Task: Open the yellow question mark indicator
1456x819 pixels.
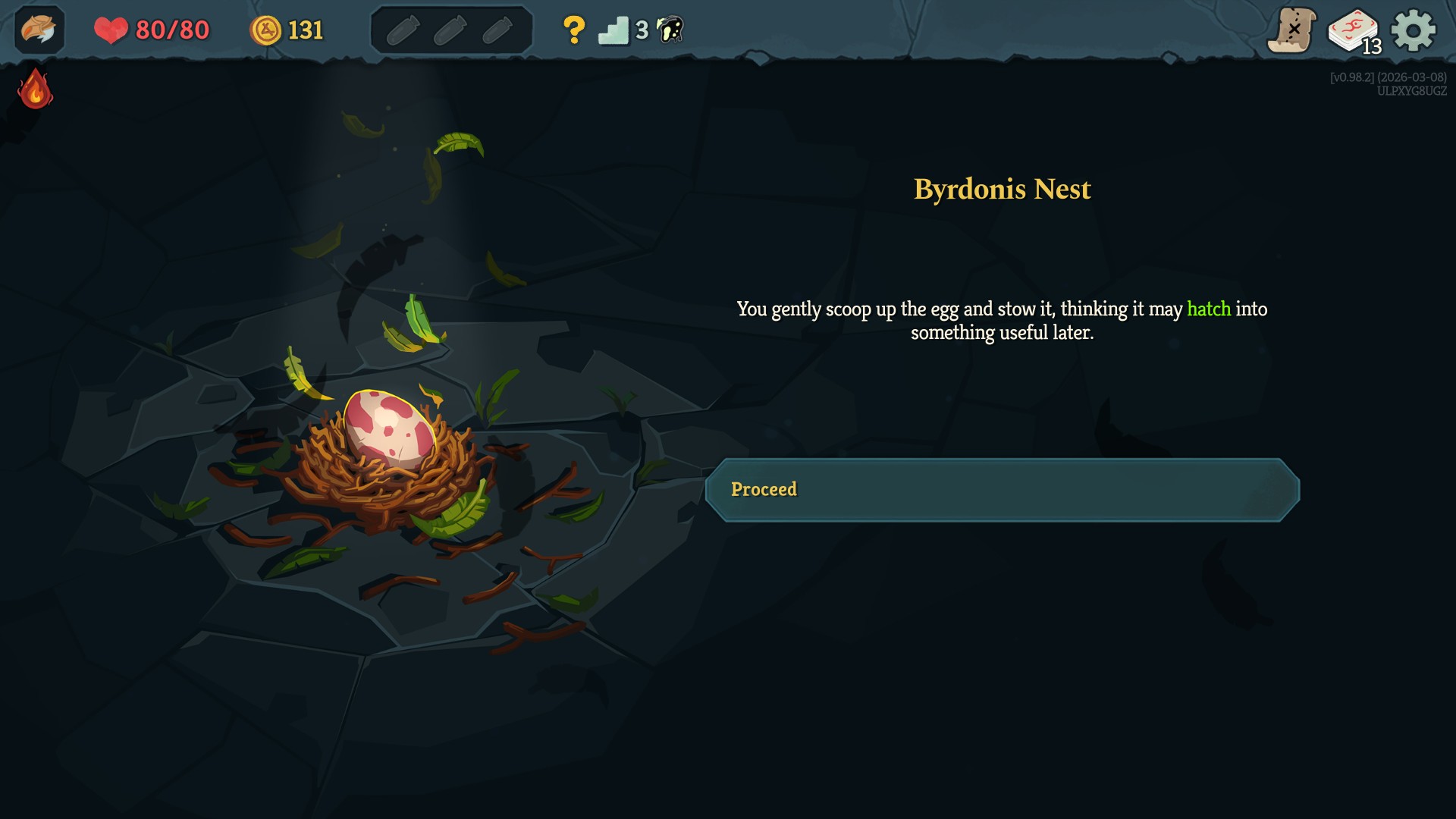Action: point(575,30)
